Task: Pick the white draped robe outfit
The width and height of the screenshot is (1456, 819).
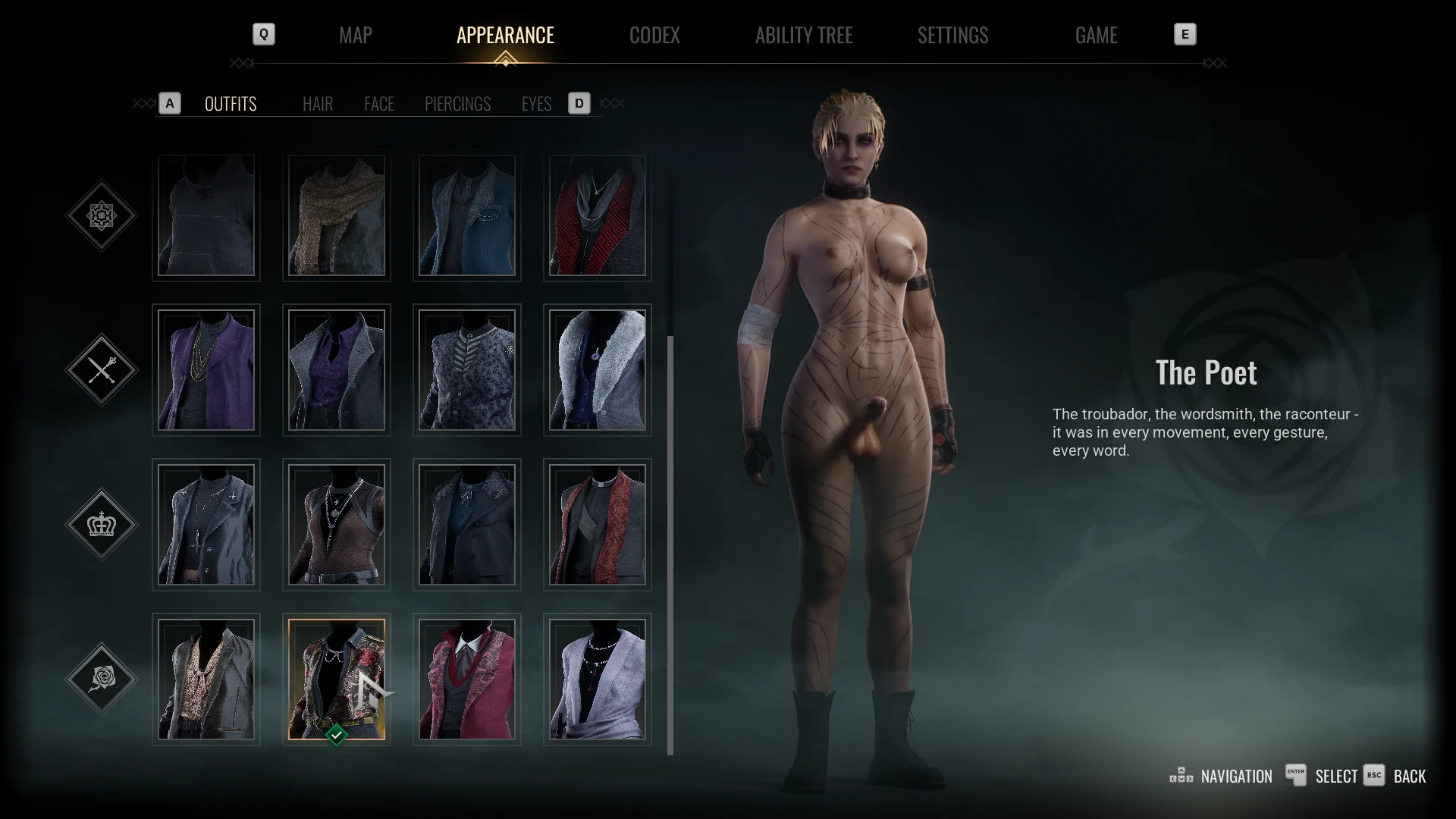Action: [598, 679]
